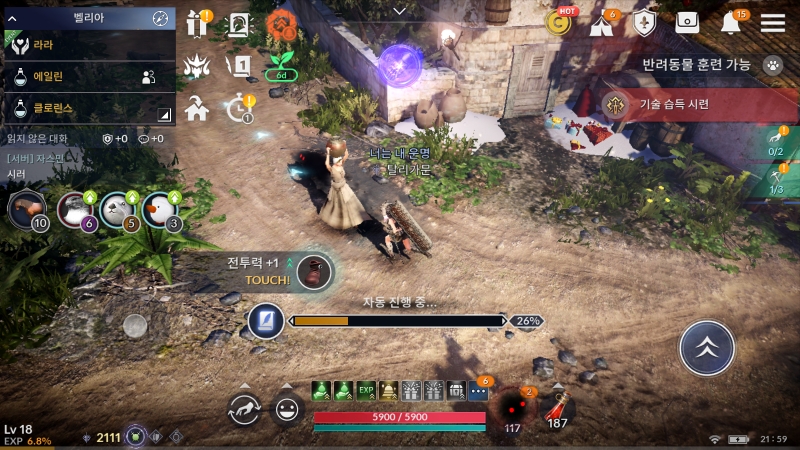The width and height of the screenshot is (800, 450).
Task: Open the gift box rewards icon
Action: [196, 24]
